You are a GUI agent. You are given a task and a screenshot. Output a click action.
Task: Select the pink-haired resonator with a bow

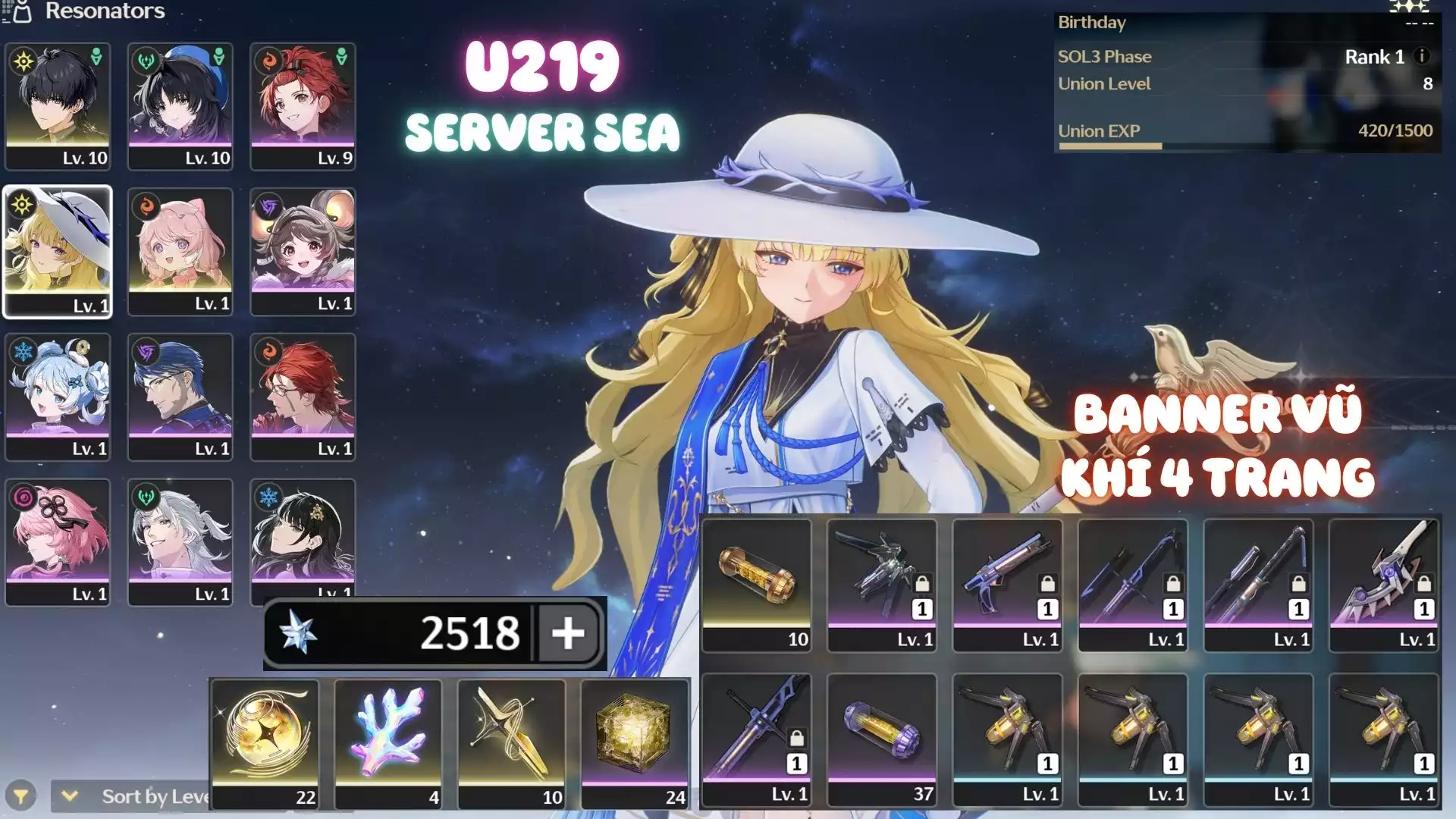tap(180, 251)
